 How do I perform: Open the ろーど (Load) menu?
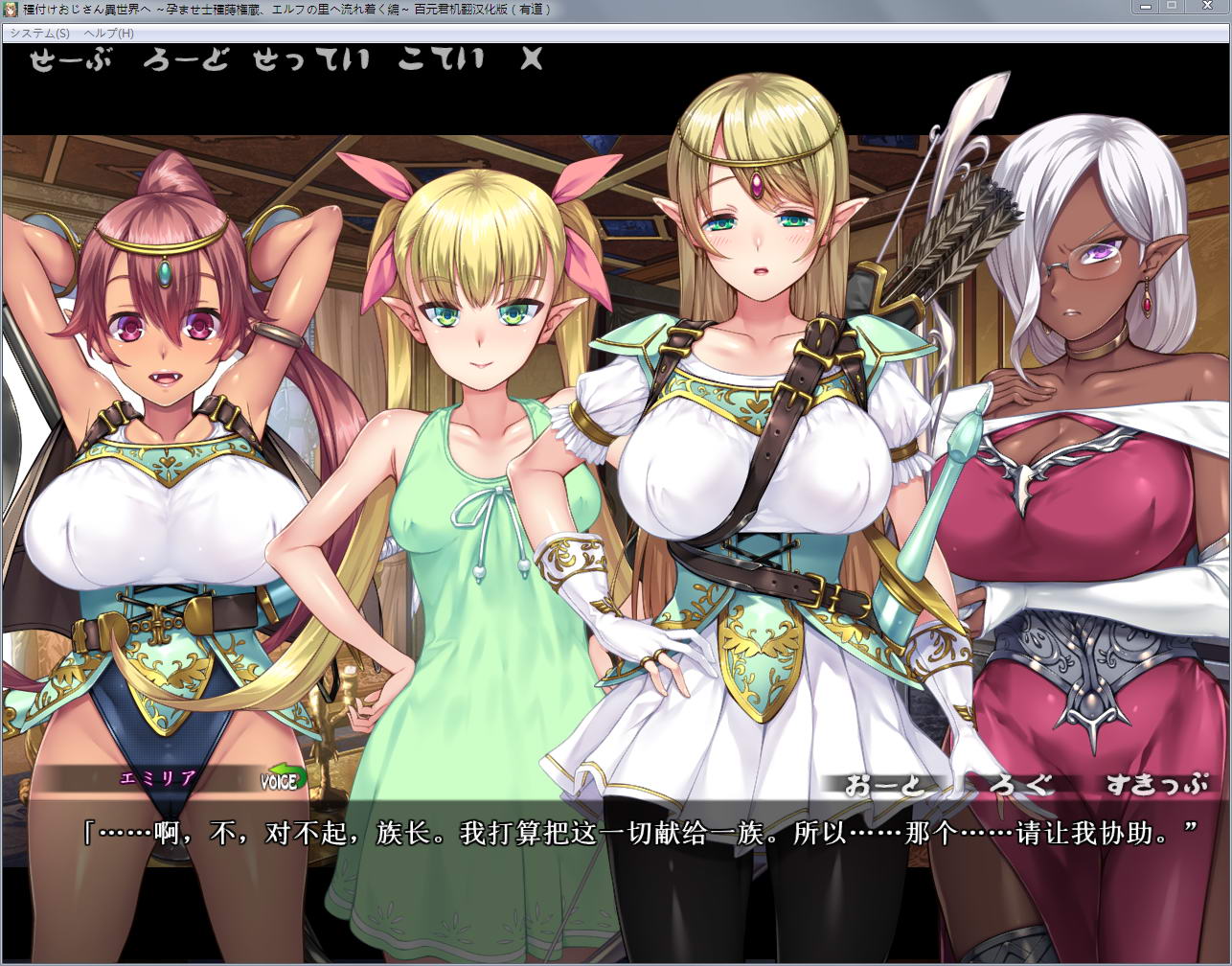coord(186,60)
